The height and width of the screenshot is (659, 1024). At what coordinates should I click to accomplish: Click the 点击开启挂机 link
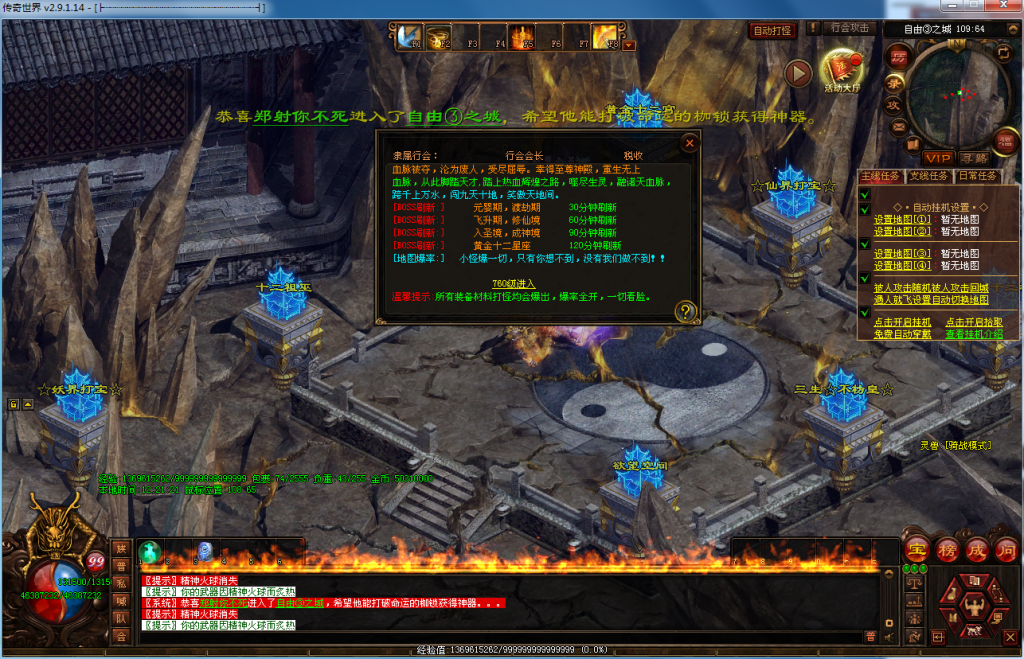click(902, 322)
